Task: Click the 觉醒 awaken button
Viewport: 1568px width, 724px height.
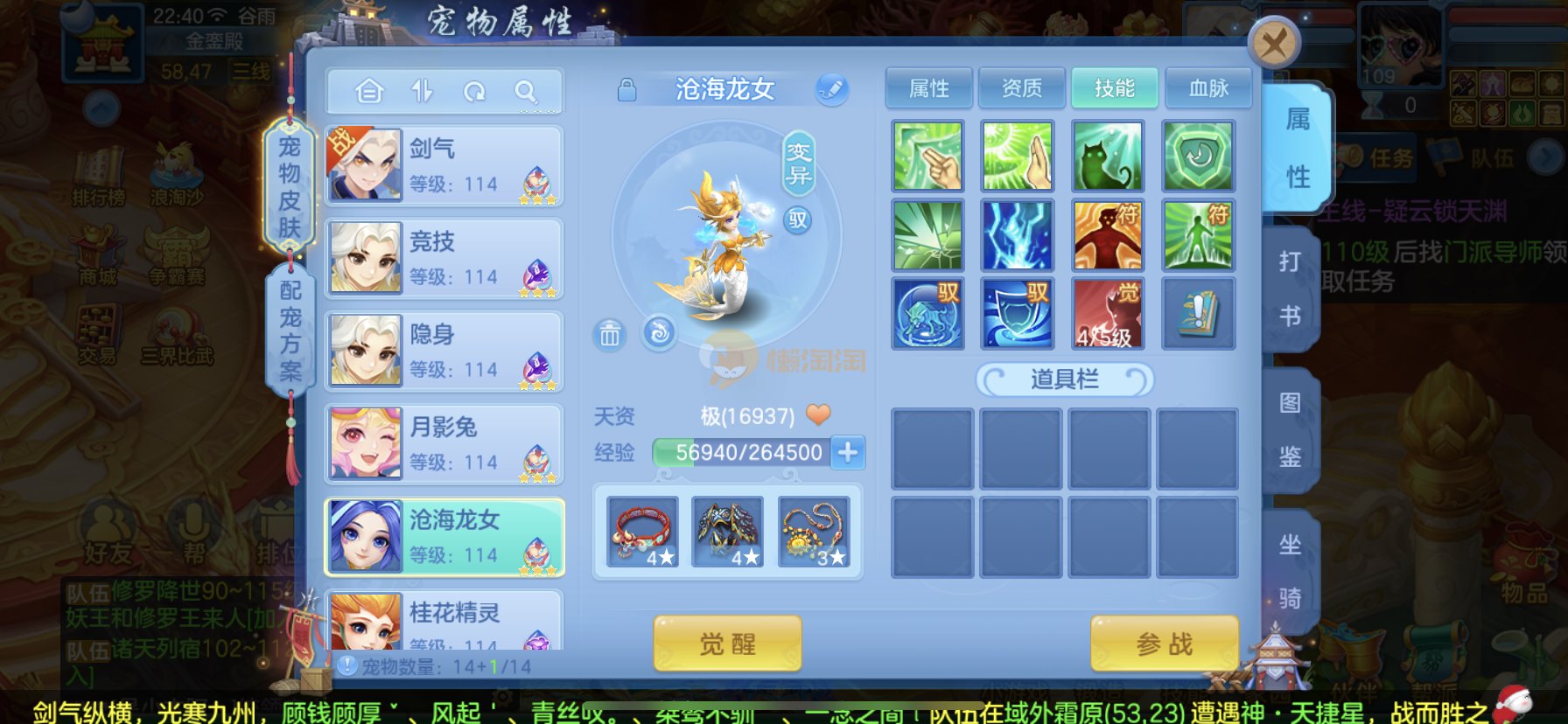Action: (x=727, y=644)
